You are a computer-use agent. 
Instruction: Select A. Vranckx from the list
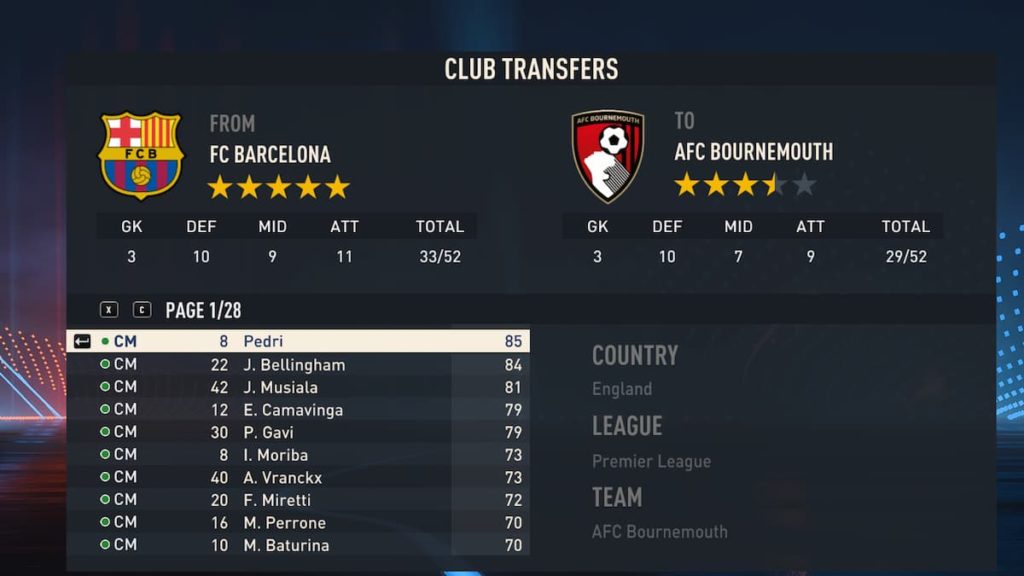tap(300, 477)
